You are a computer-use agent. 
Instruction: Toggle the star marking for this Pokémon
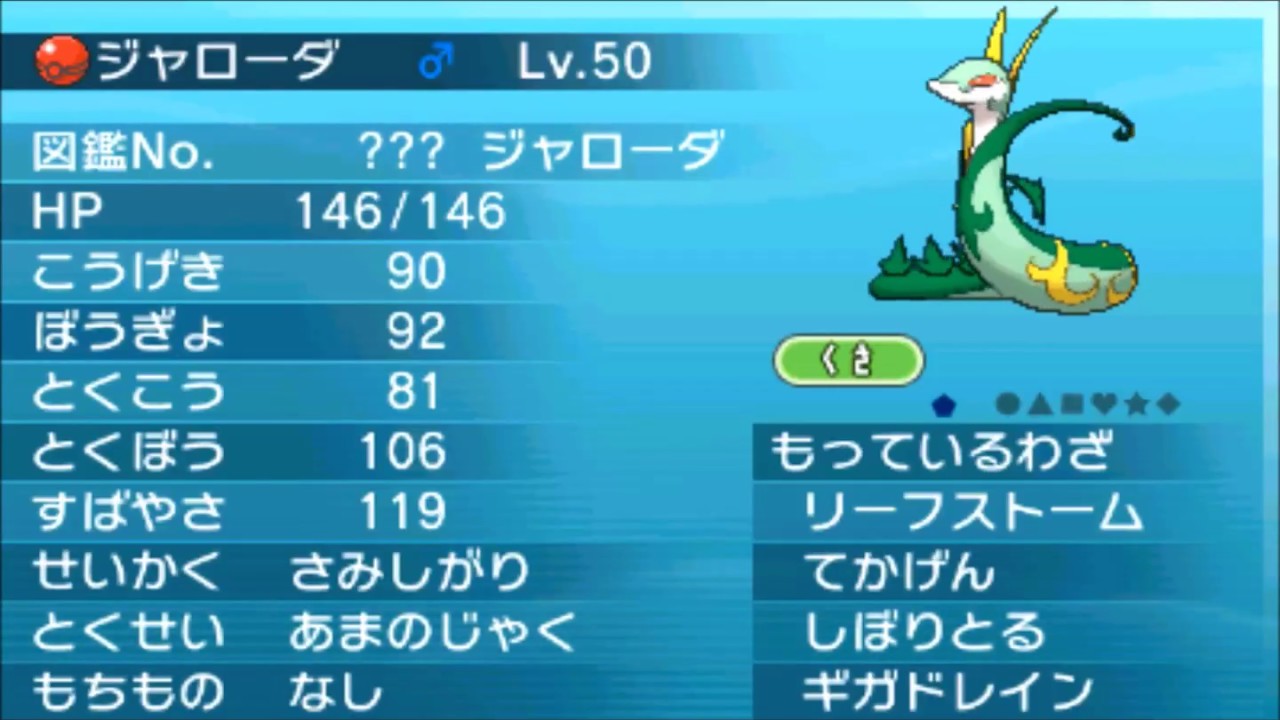pyautogui.click(x=1136, y=404)
